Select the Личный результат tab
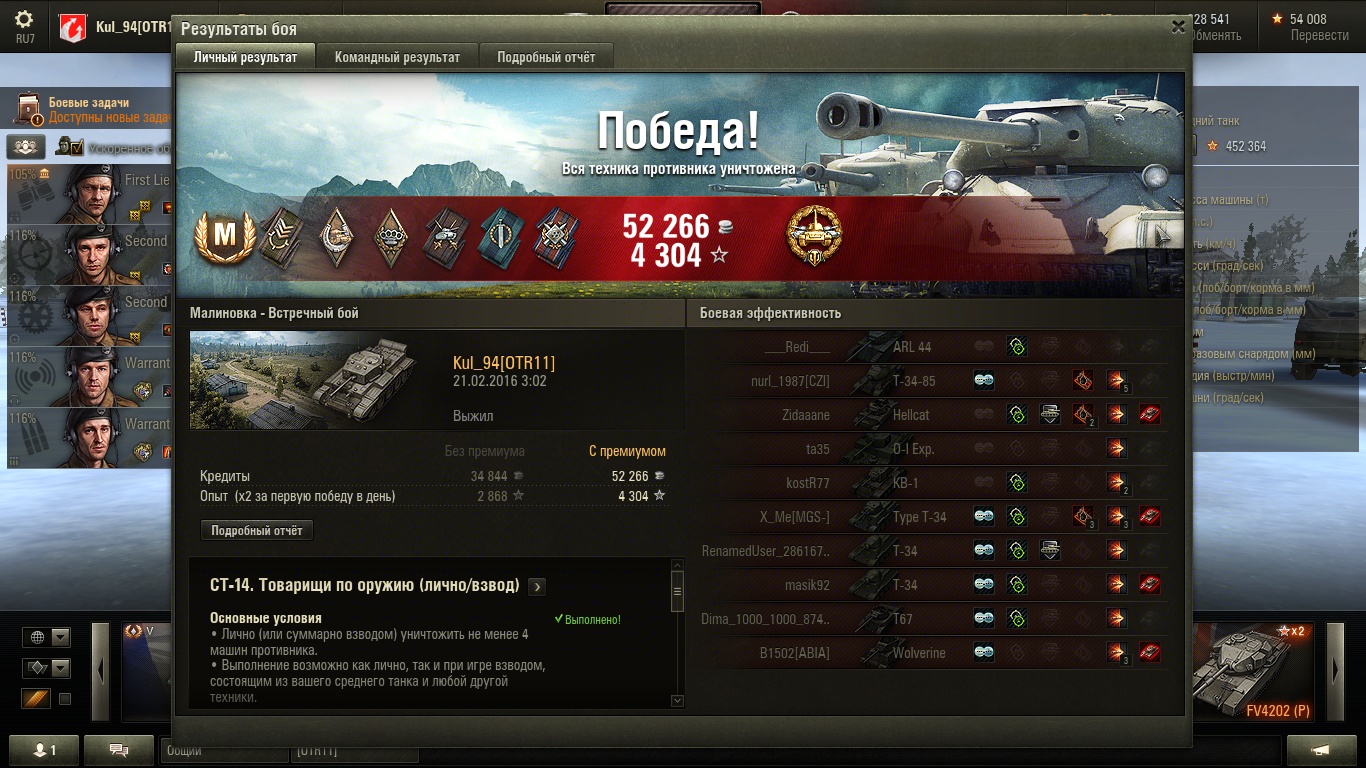 (245, 57)
